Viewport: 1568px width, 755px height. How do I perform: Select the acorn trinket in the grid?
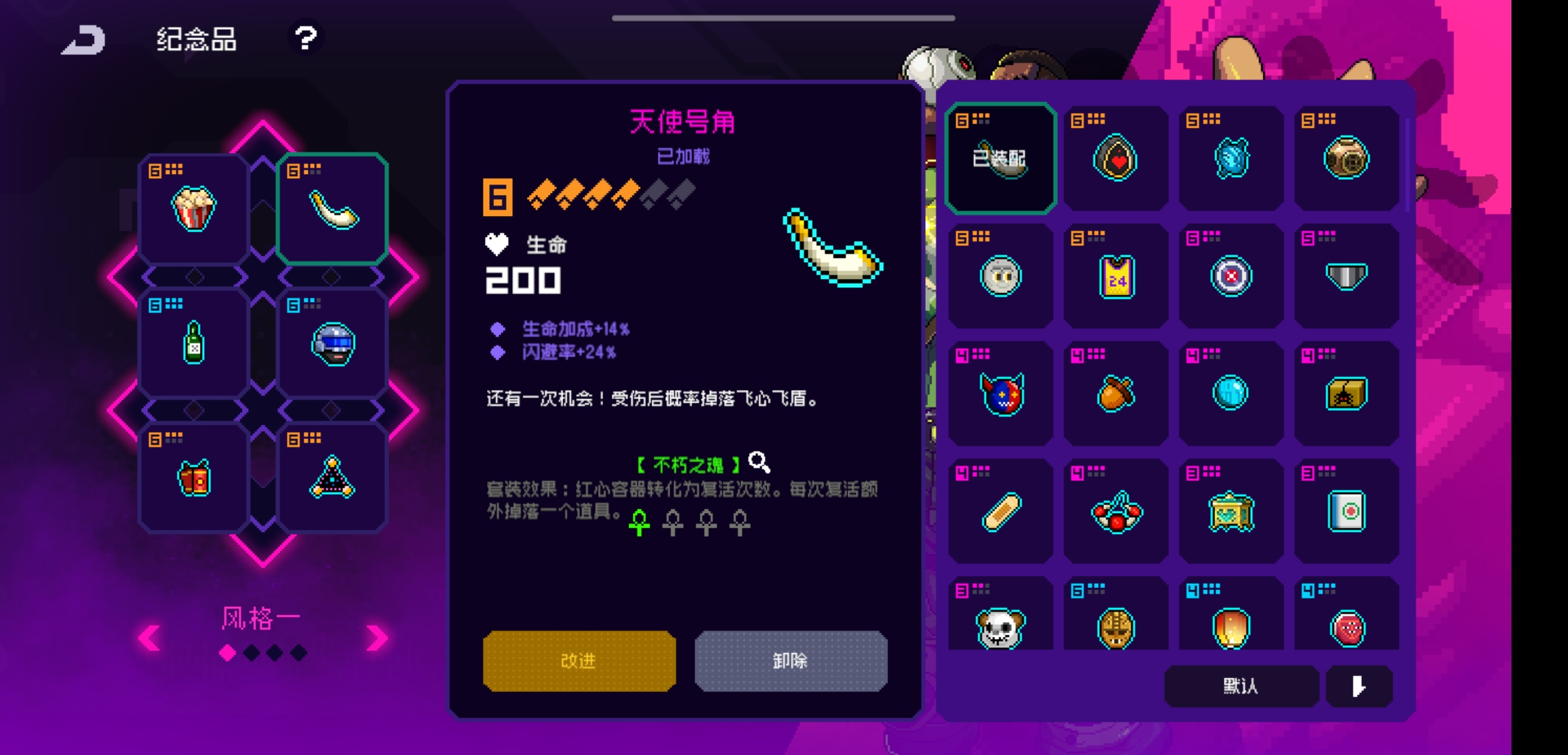[x=1115, y=394]
